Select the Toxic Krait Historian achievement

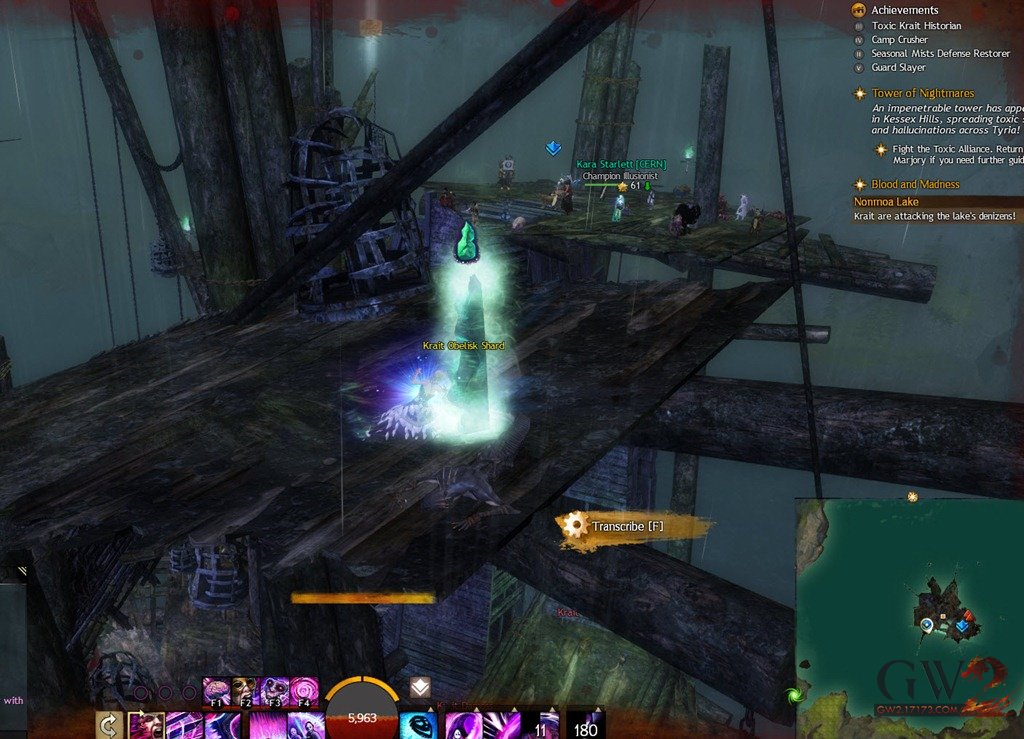916,26
